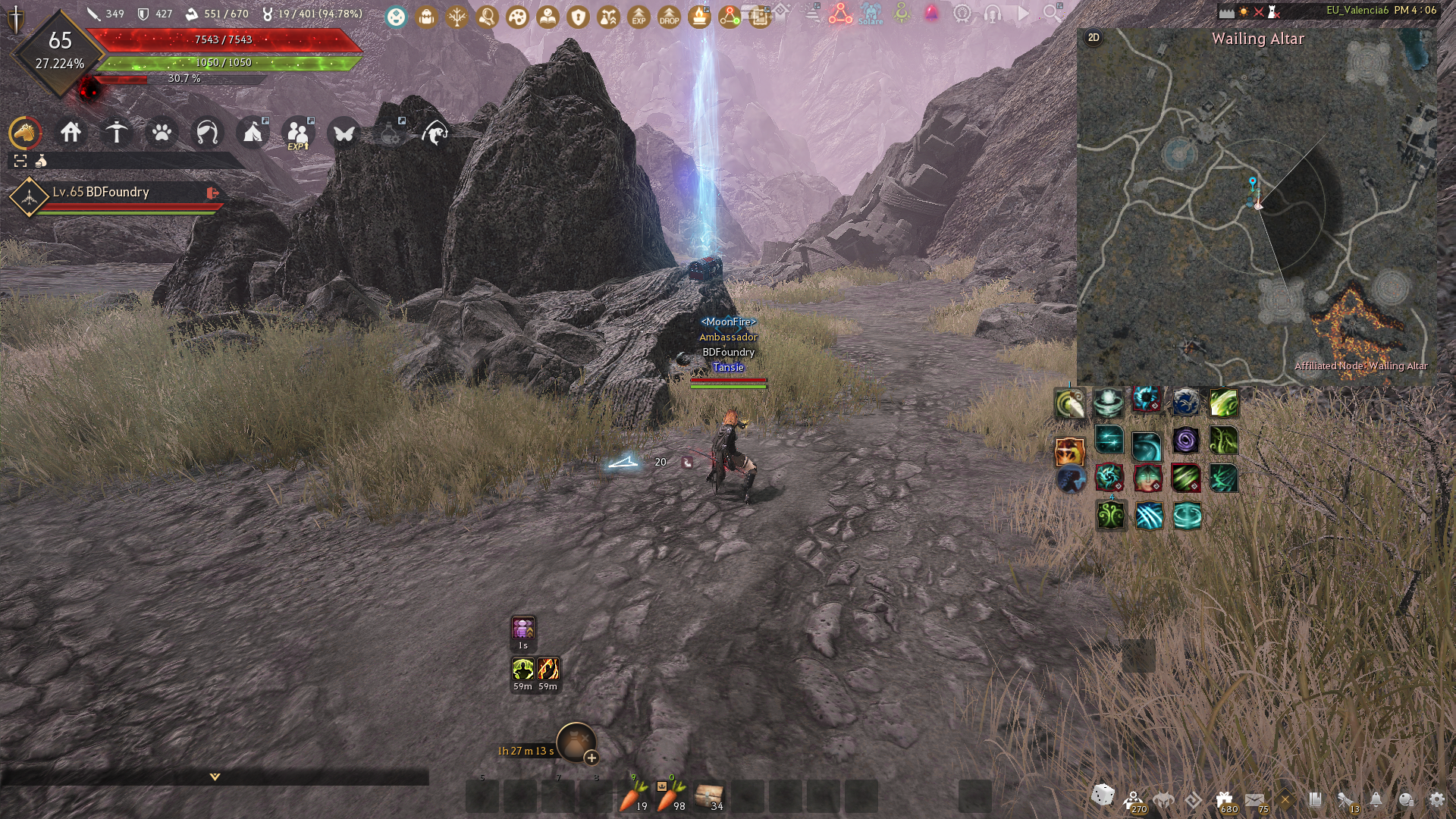
Task: Use the carrot stack of 98
Action: (x=670, y=796)
